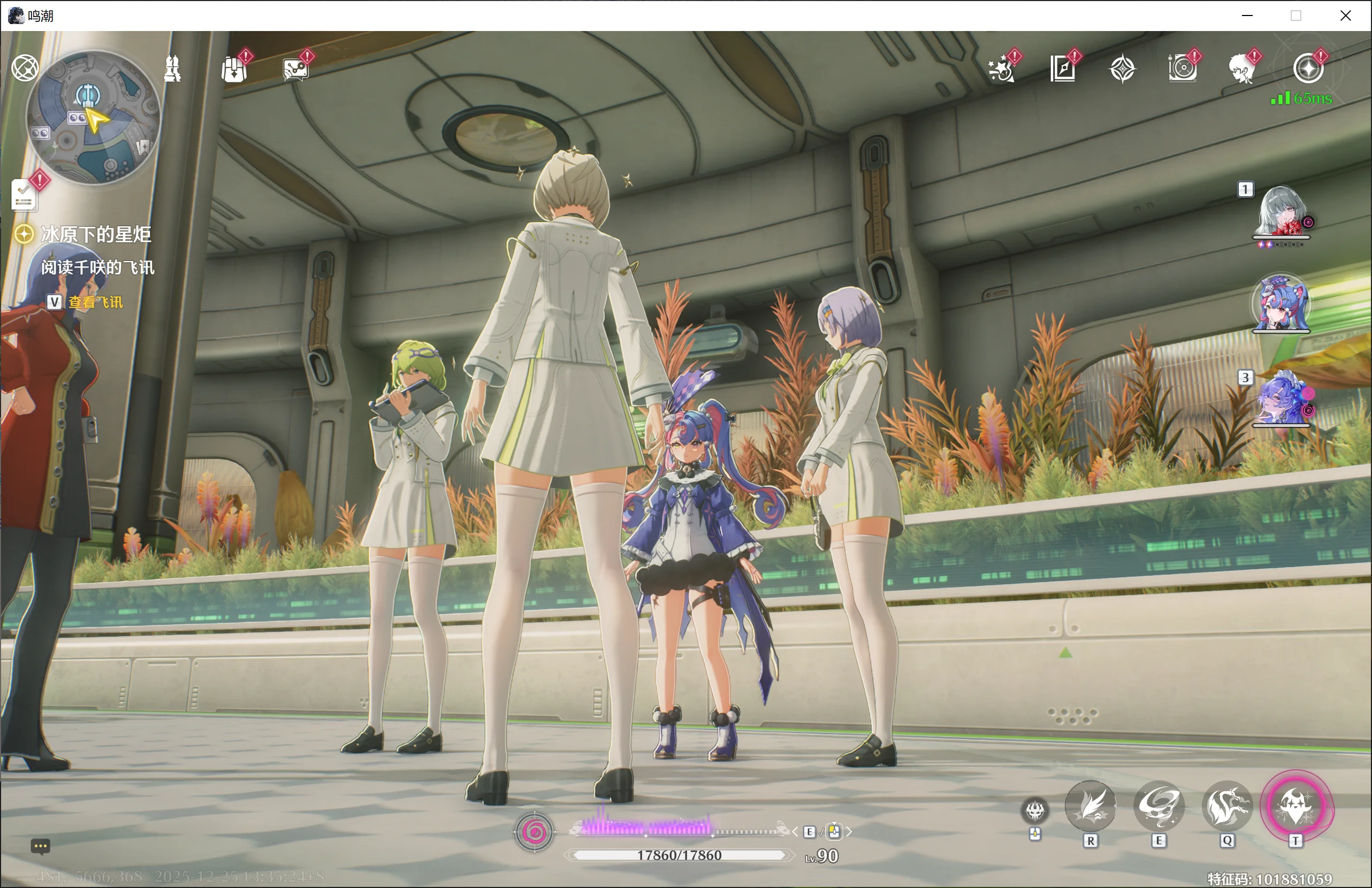Open the diamond-star convene icon

pos(1122,70)
